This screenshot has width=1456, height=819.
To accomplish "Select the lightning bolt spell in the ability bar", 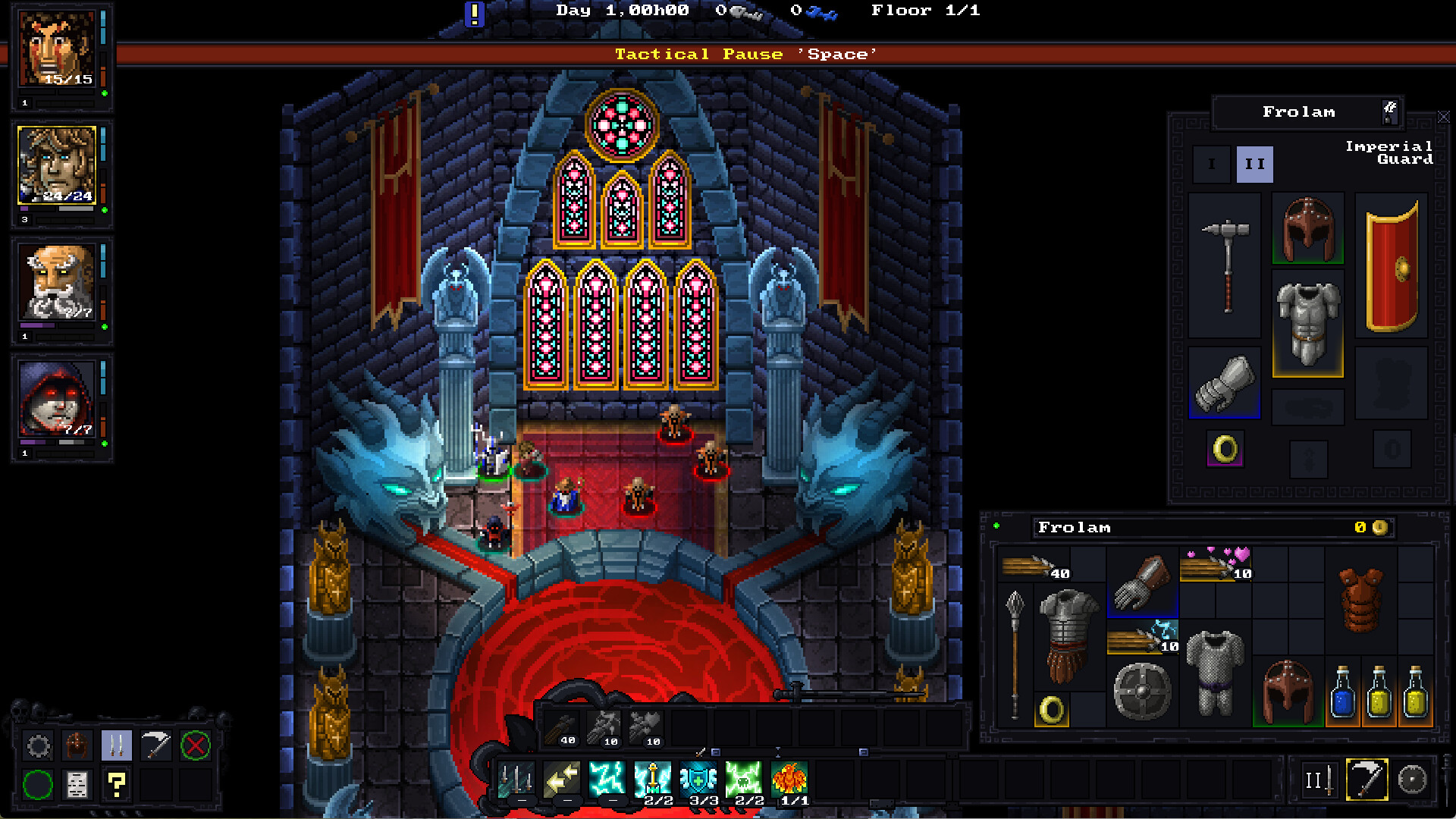I will pos(607,778).
